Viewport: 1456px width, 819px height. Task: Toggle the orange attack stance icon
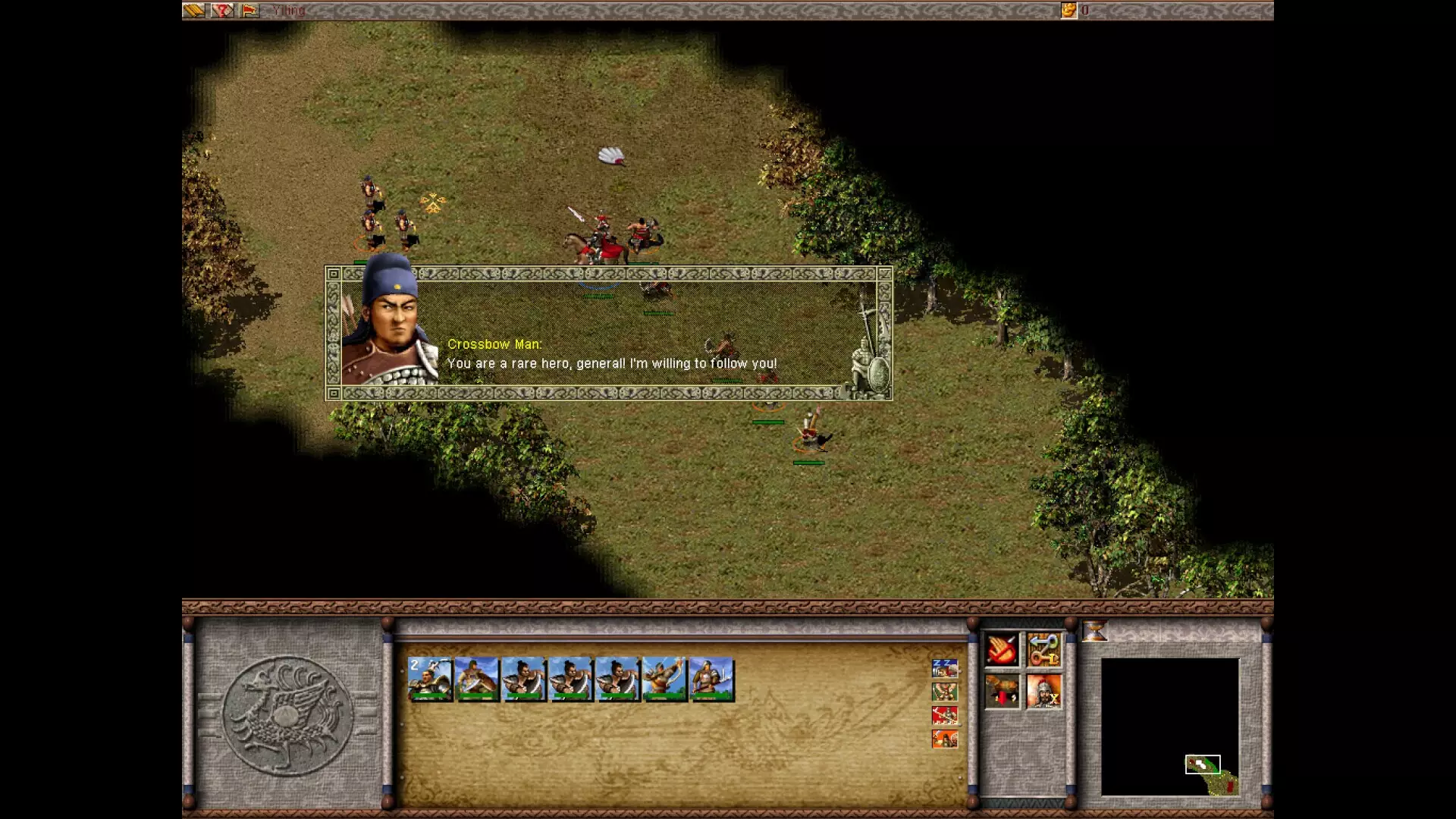point(943,739)
